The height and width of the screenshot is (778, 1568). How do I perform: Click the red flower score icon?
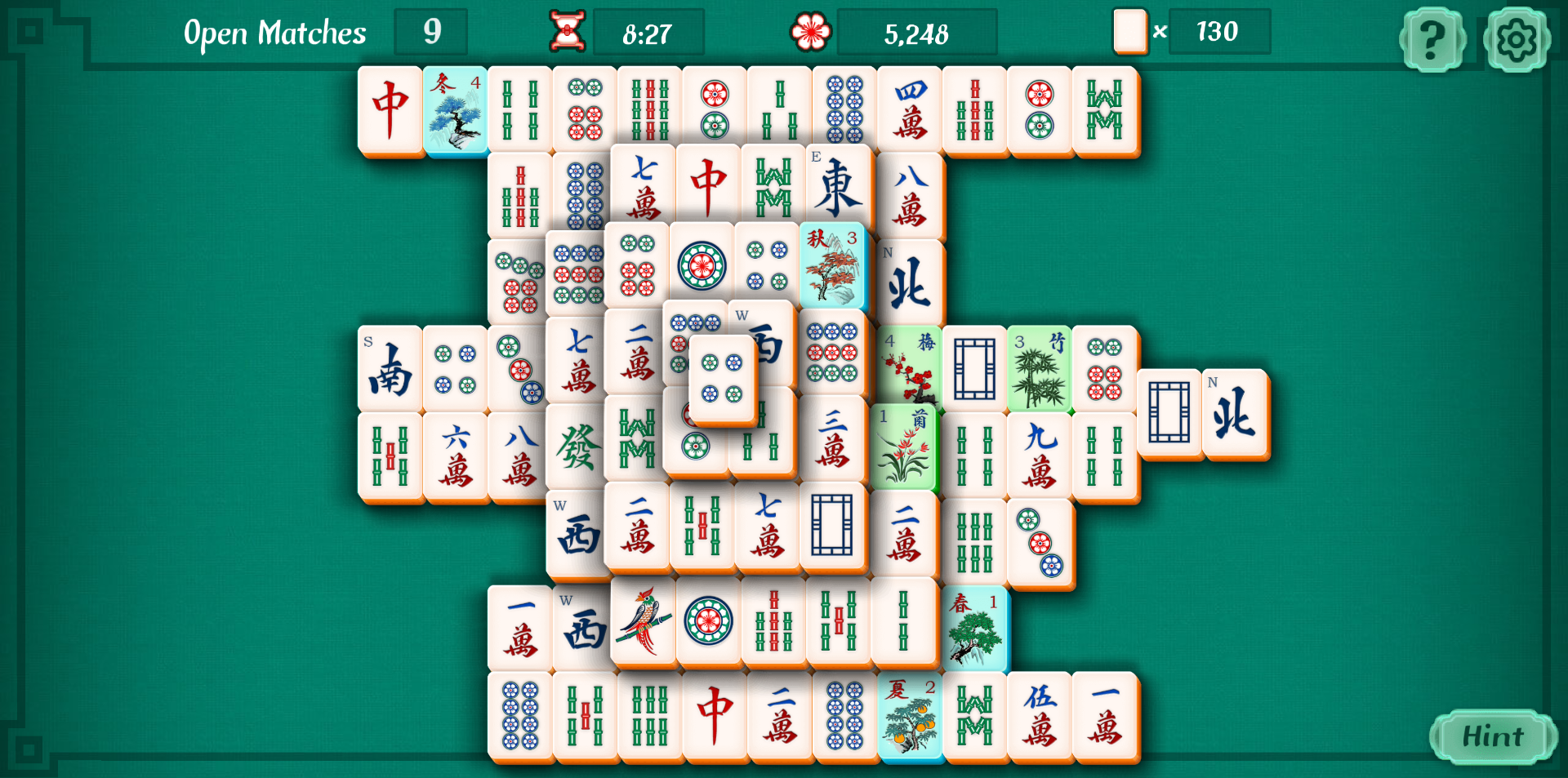[x=809, y=31]
